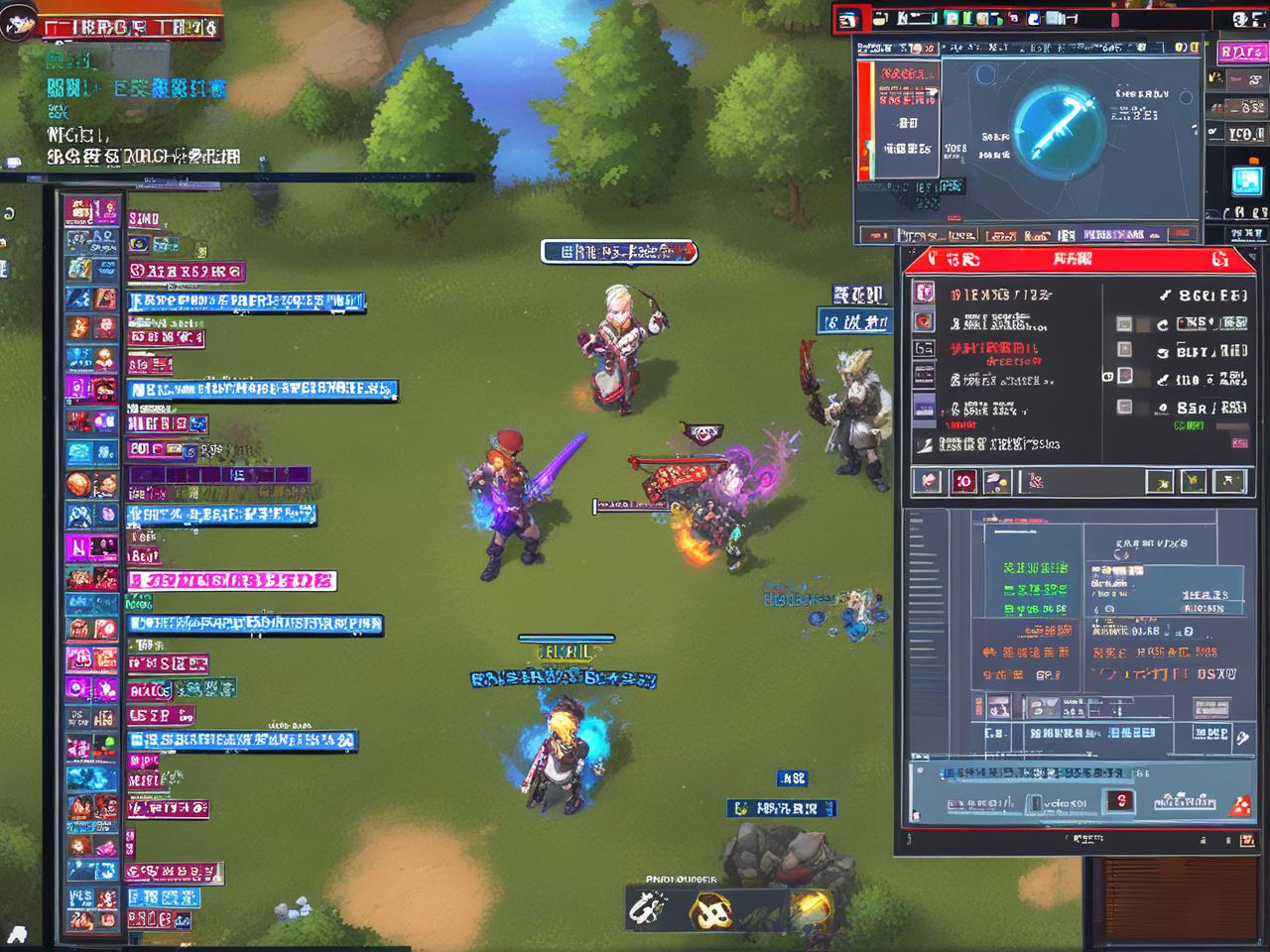Open the blue square icon on the right edge
Viewport: 1270px width, 952px height.
(1245, 181)
